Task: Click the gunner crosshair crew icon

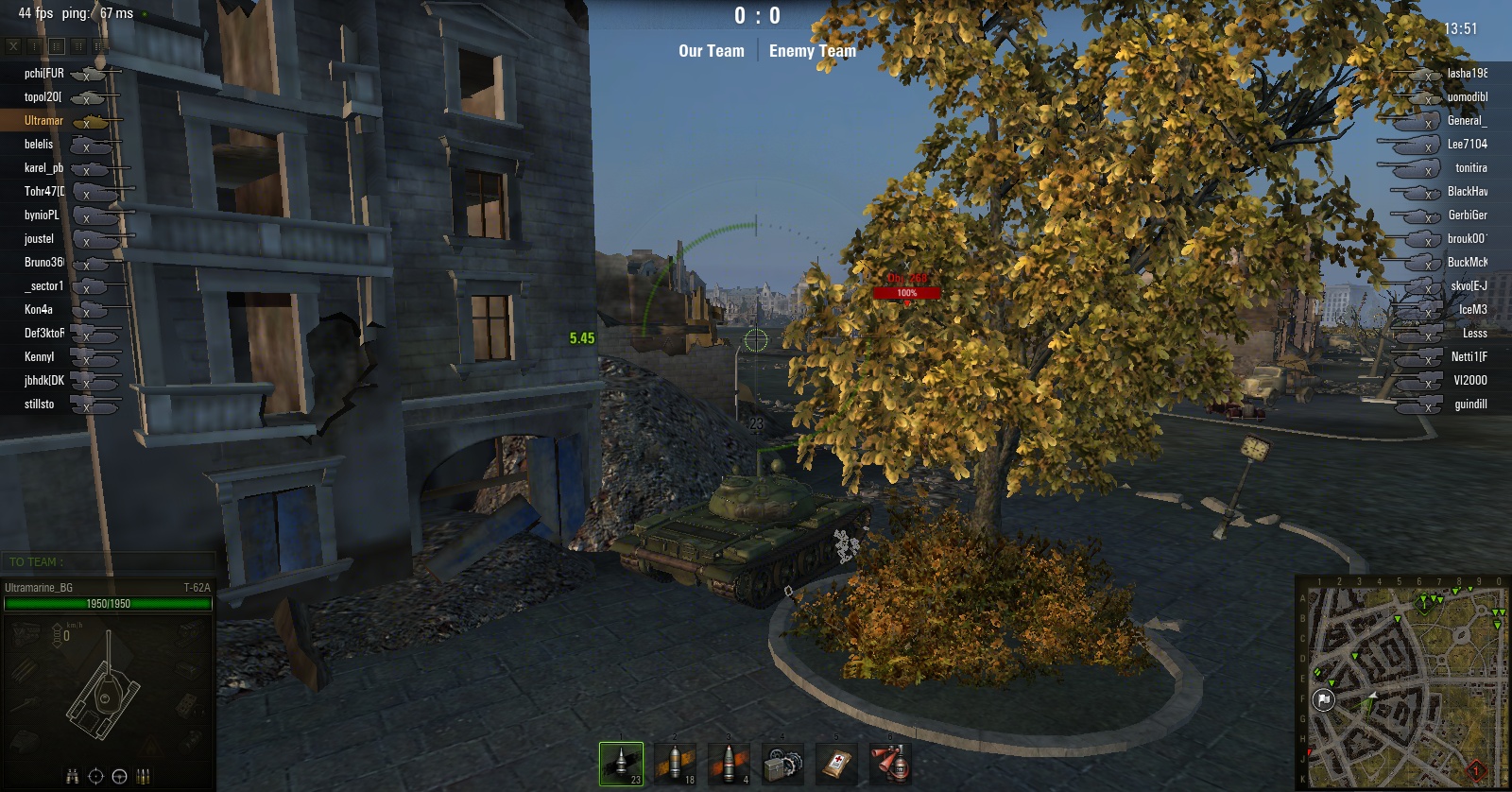Action: pyautogui.click(x=95, y=777)
